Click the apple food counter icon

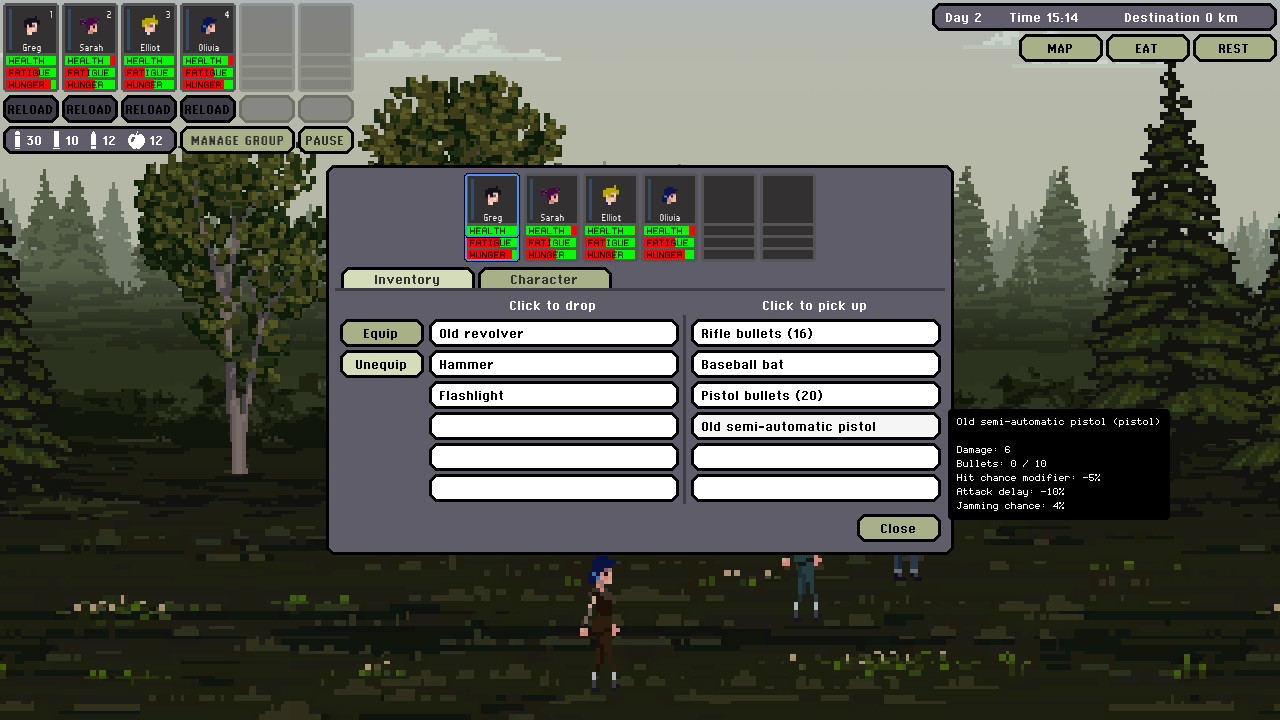[x=135, y=140]
